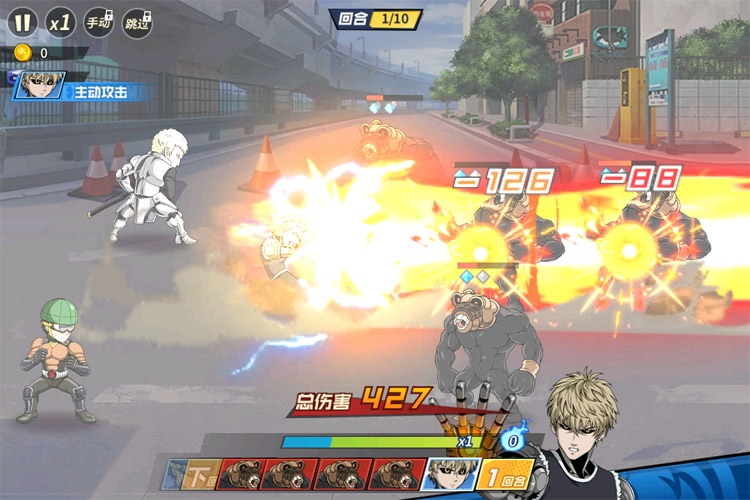Toggle the locked 手动 manual mode button
Screen dimensions: 750x500
tap(97, 20)
